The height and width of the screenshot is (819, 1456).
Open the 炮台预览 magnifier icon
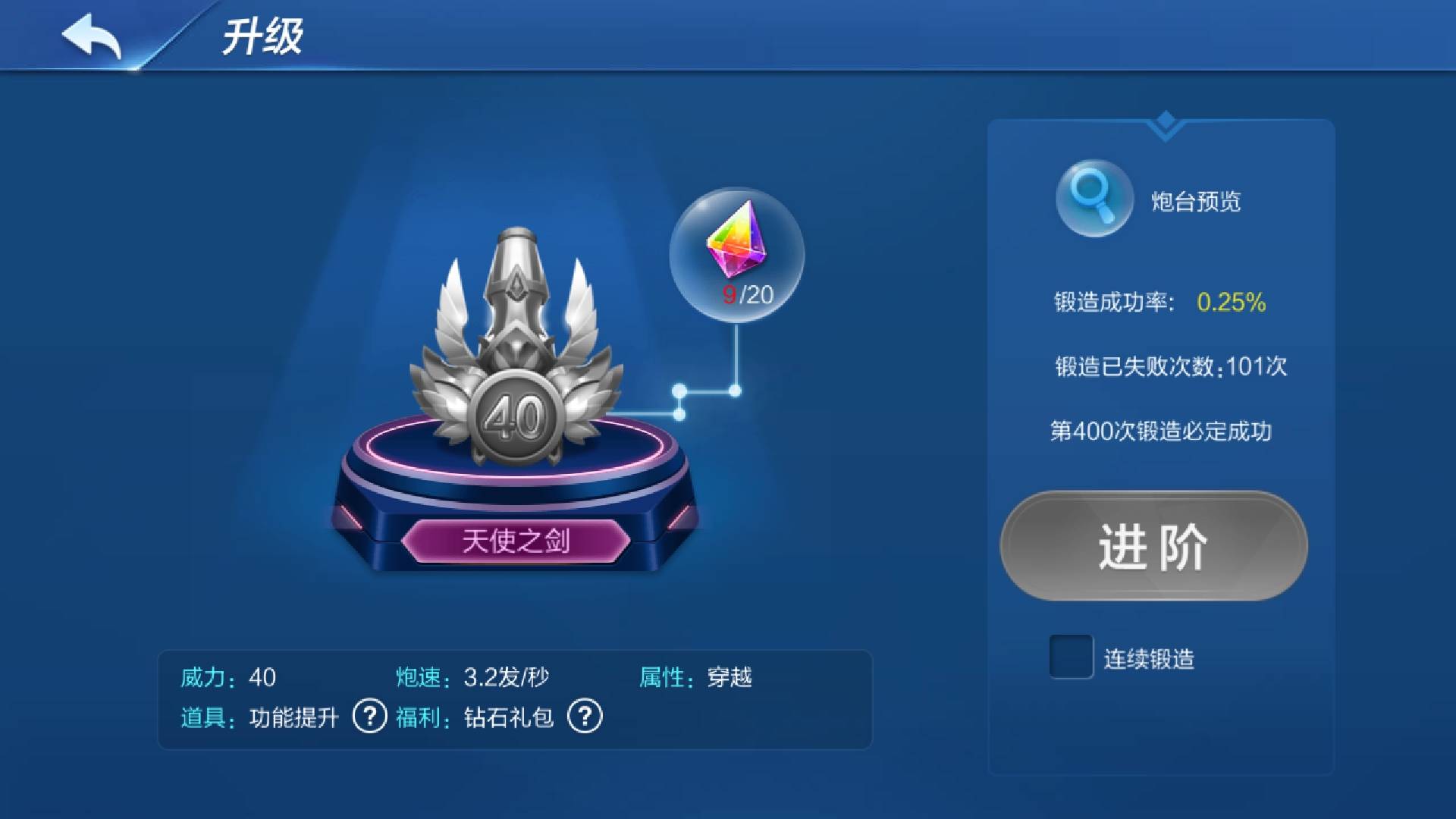(1094, 198)
